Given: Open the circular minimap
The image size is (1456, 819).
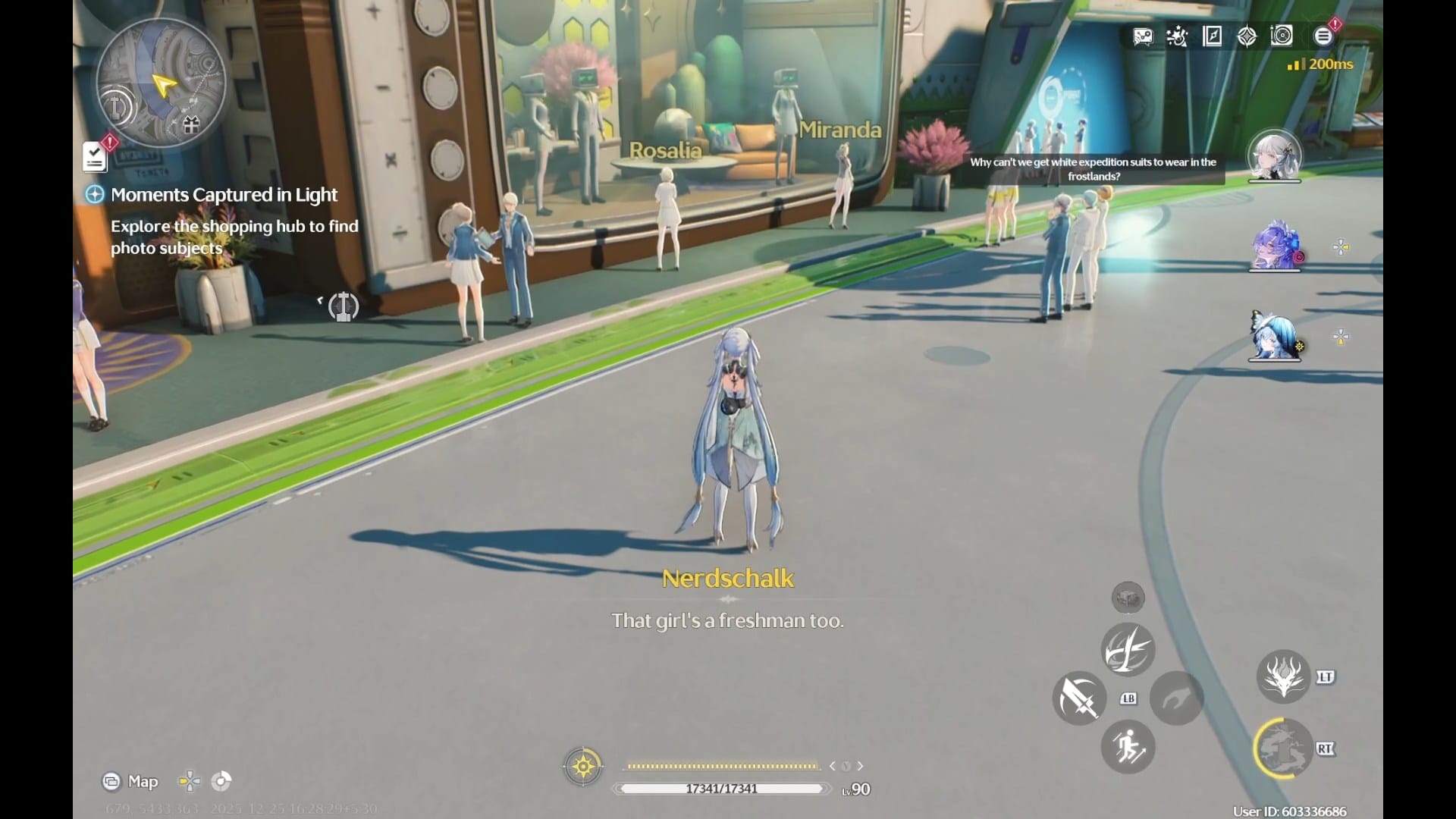Looking at the screenshot, I should pos(161,82).
